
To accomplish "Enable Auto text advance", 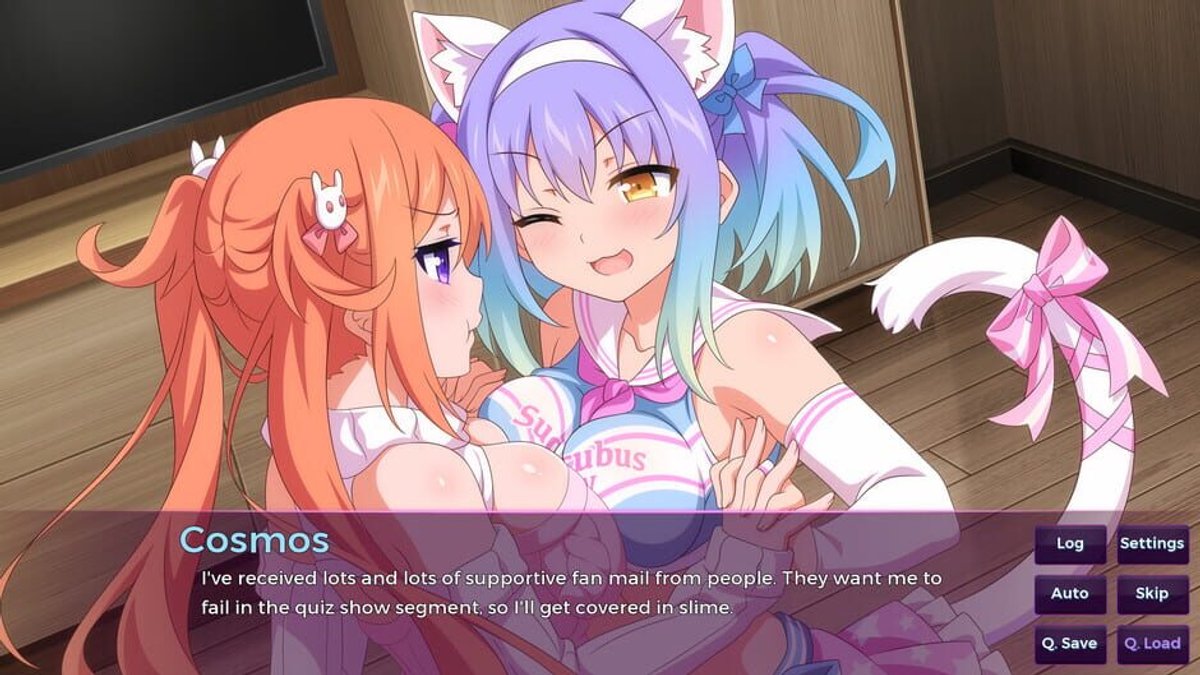I will click(x=1070, y=594).
